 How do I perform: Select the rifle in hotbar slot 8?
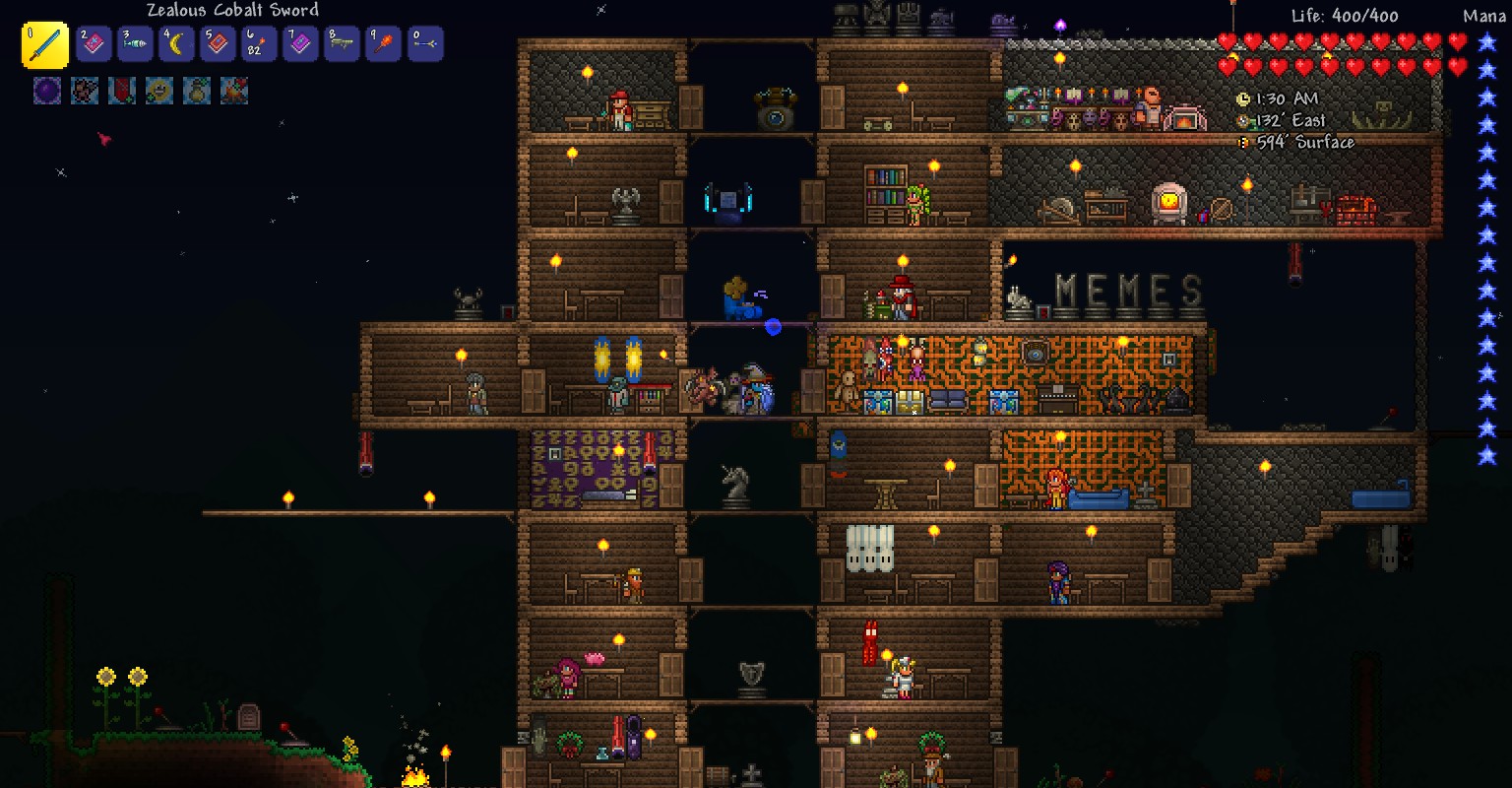tap(342, 43)
